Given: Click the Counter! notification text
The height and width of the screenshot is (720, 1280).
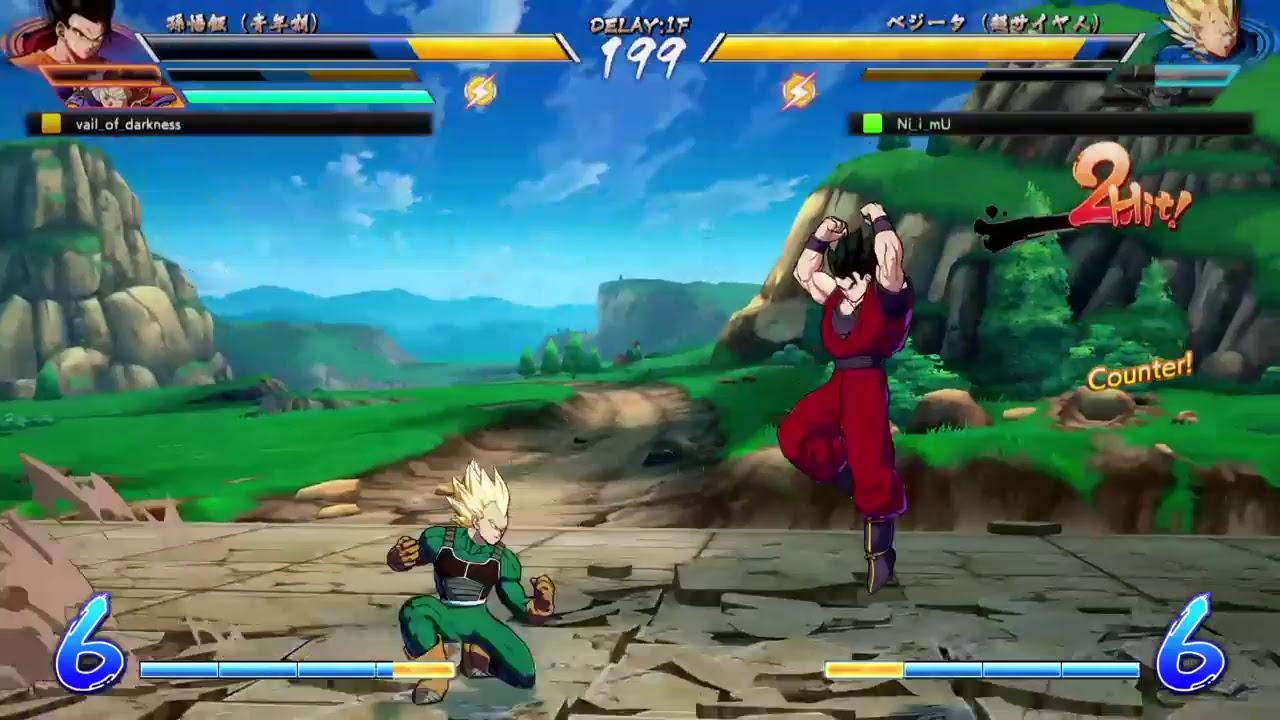Looking at the screenshot, I should coord(1140,371).
